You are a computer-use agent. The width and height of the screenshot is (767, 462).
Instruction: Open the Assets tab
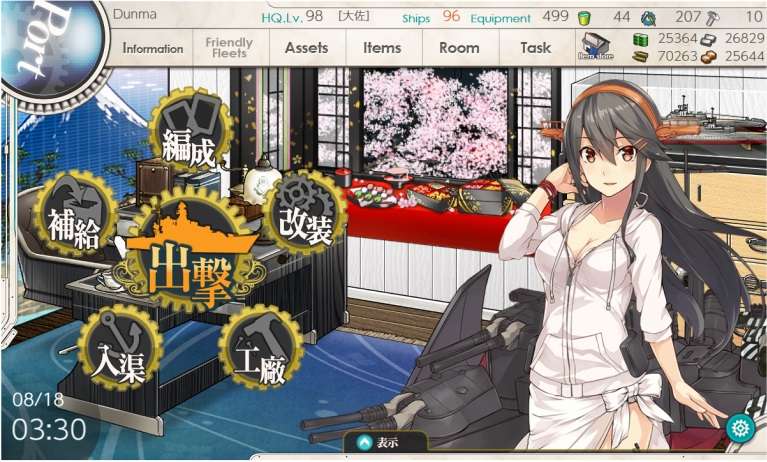[306, 48]
